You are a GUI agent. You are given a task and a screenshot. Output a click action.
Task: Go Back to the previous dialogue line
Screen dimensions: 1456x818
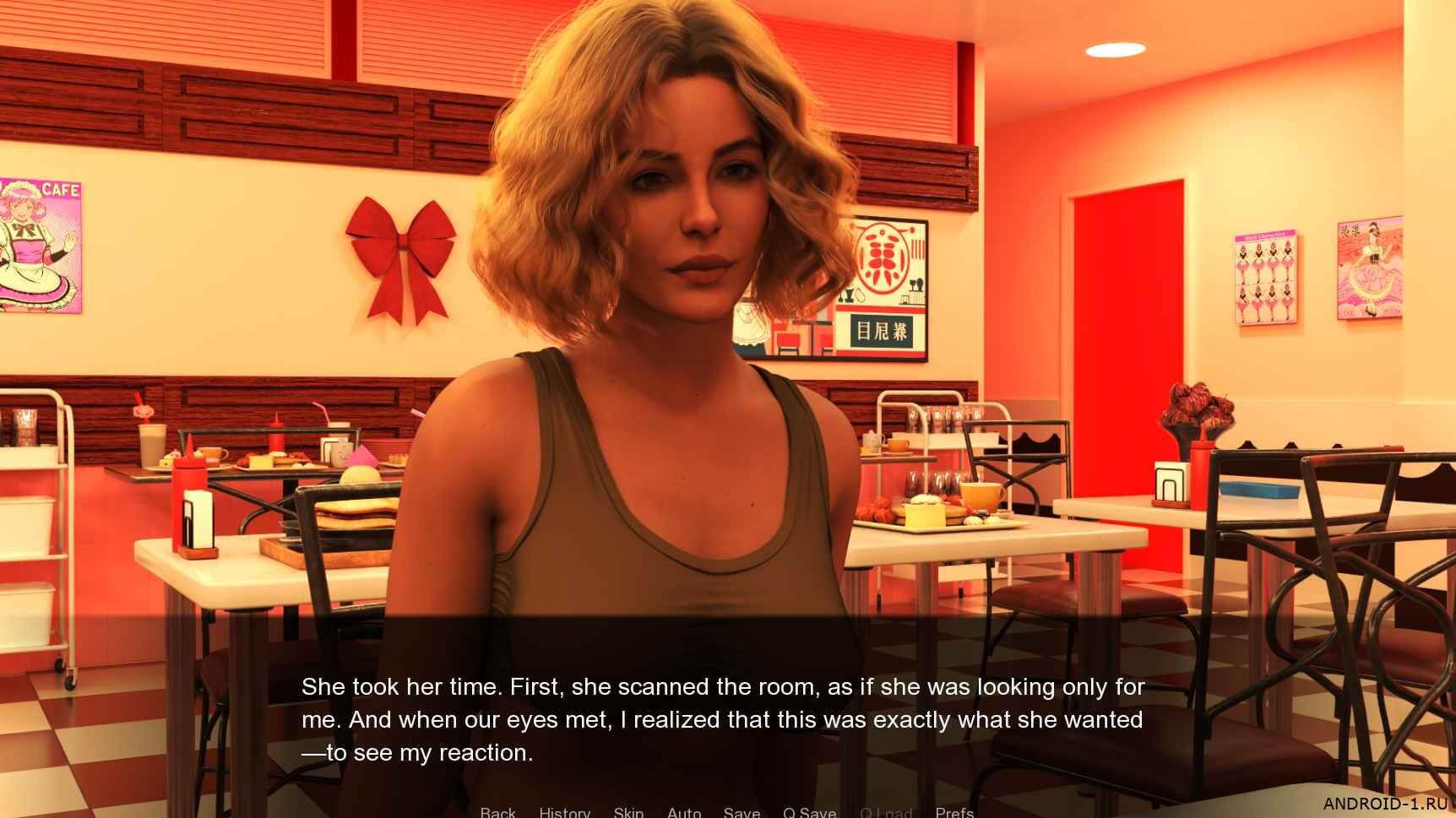point(497,812)
